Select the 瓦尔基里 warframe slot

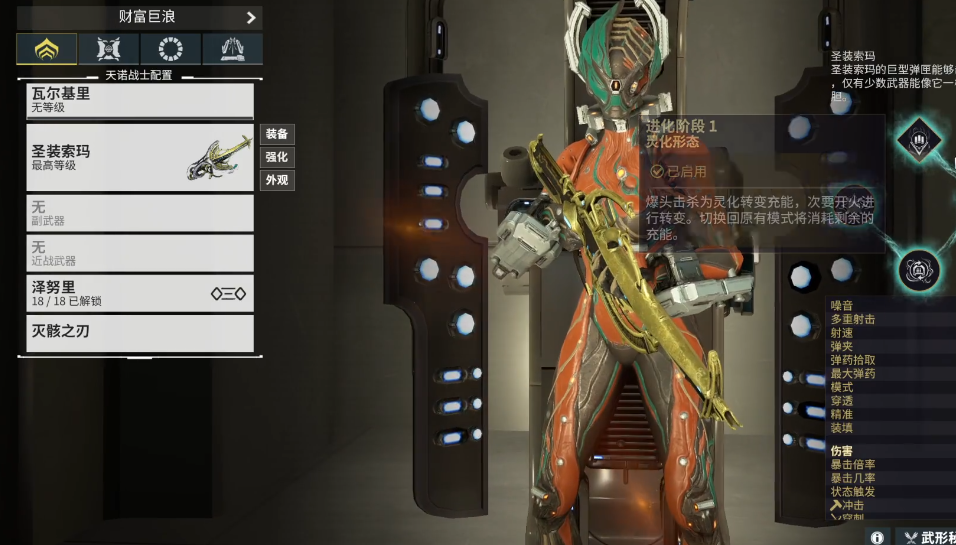point(140,100)
